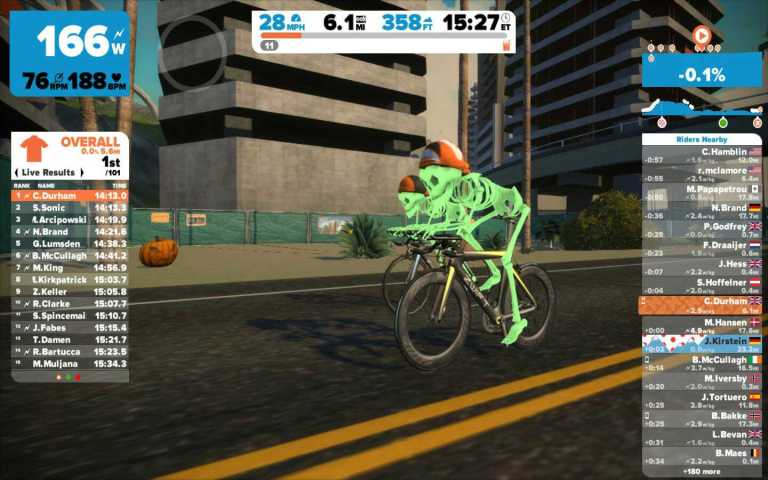
Task: Select J.Tortuero in Riders Nearby
Action: pos(701,399)
